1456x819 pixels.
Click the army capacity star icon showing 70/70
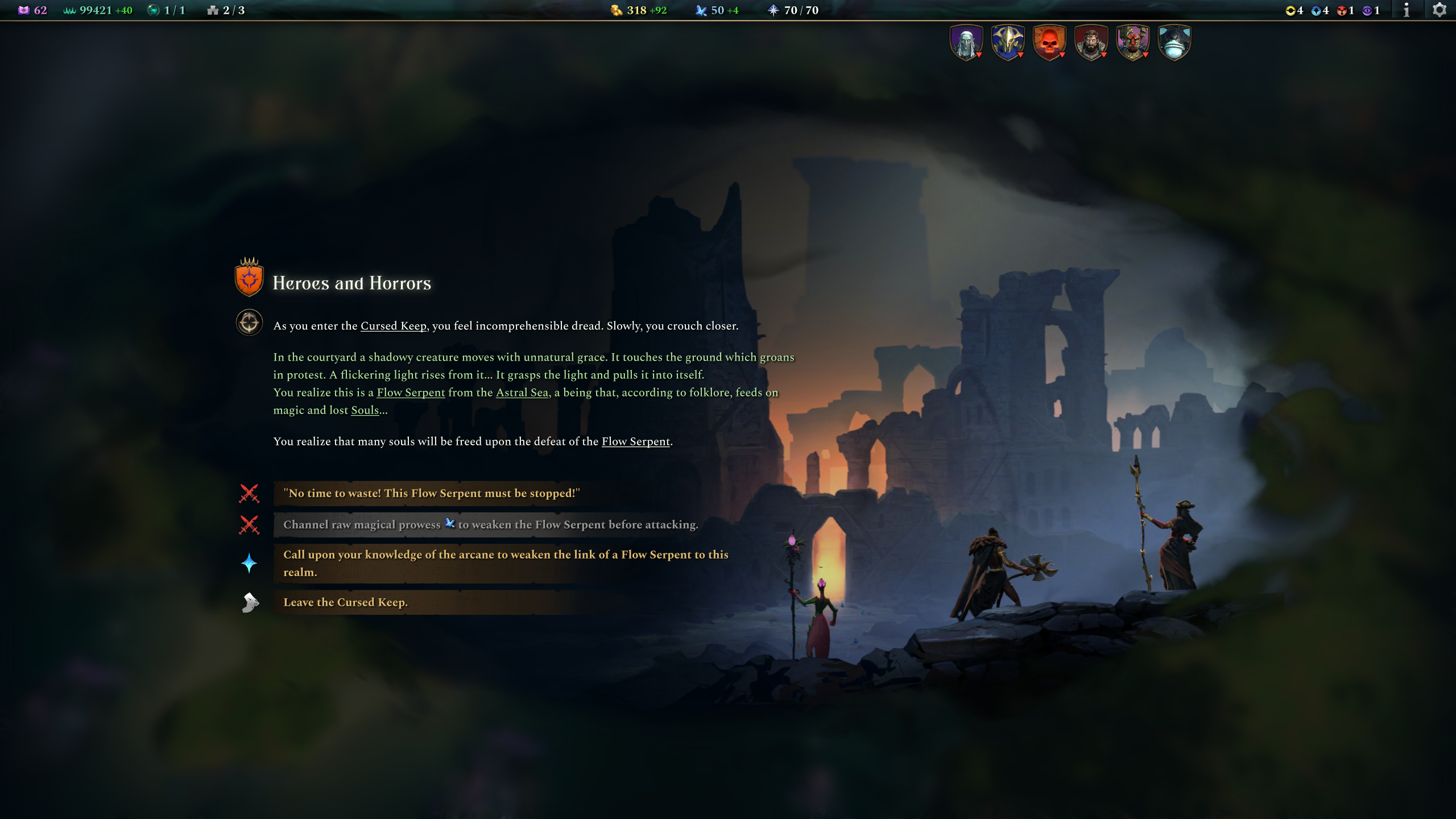pyautogui.click(x=773, y=10)
